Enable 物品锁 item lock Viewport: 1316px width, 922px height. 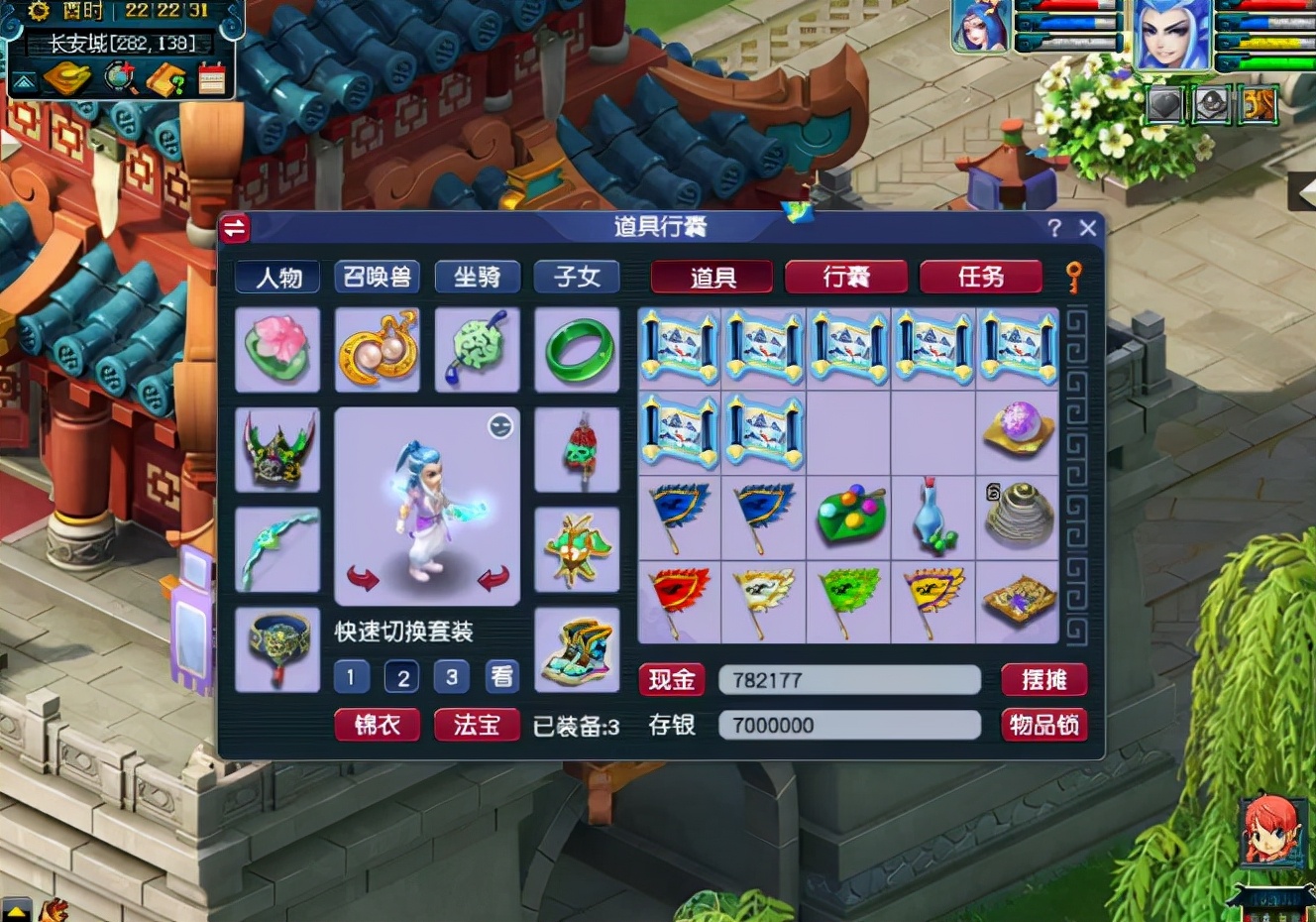coord(1045,725)
